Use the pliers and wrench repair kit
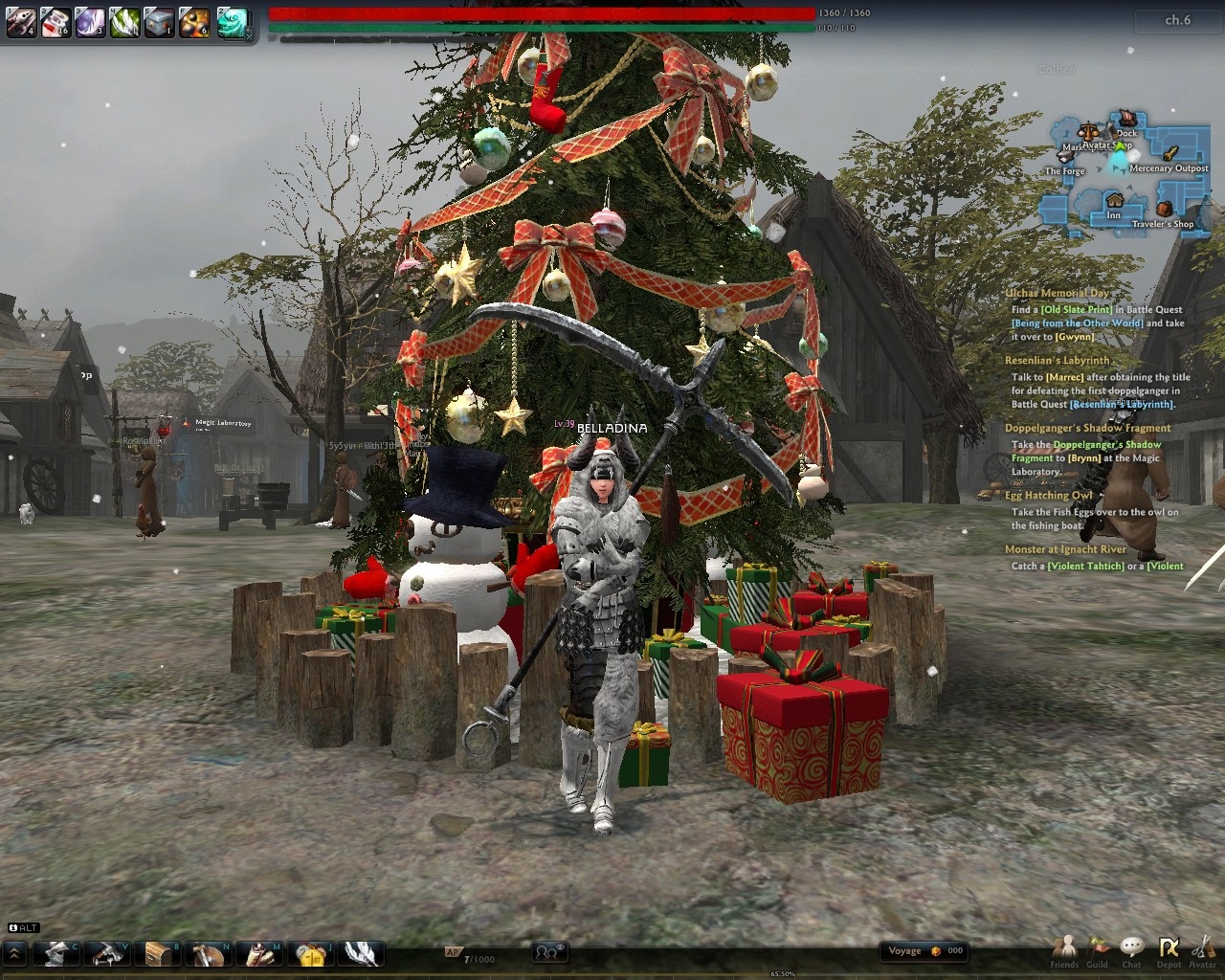The width and height of the screenshot is (1225, 980). [21, 21]
